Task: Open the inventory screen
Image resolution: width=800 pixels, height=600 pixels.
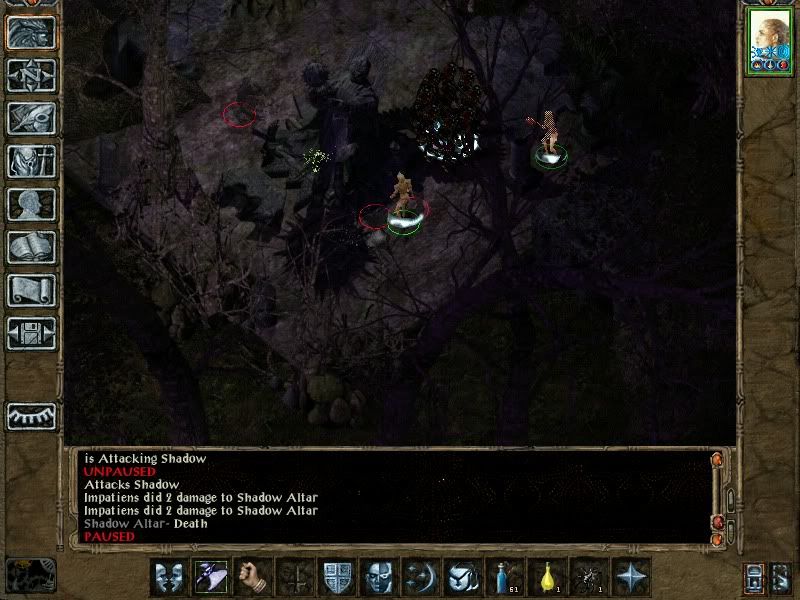Action: coord(31,161)
